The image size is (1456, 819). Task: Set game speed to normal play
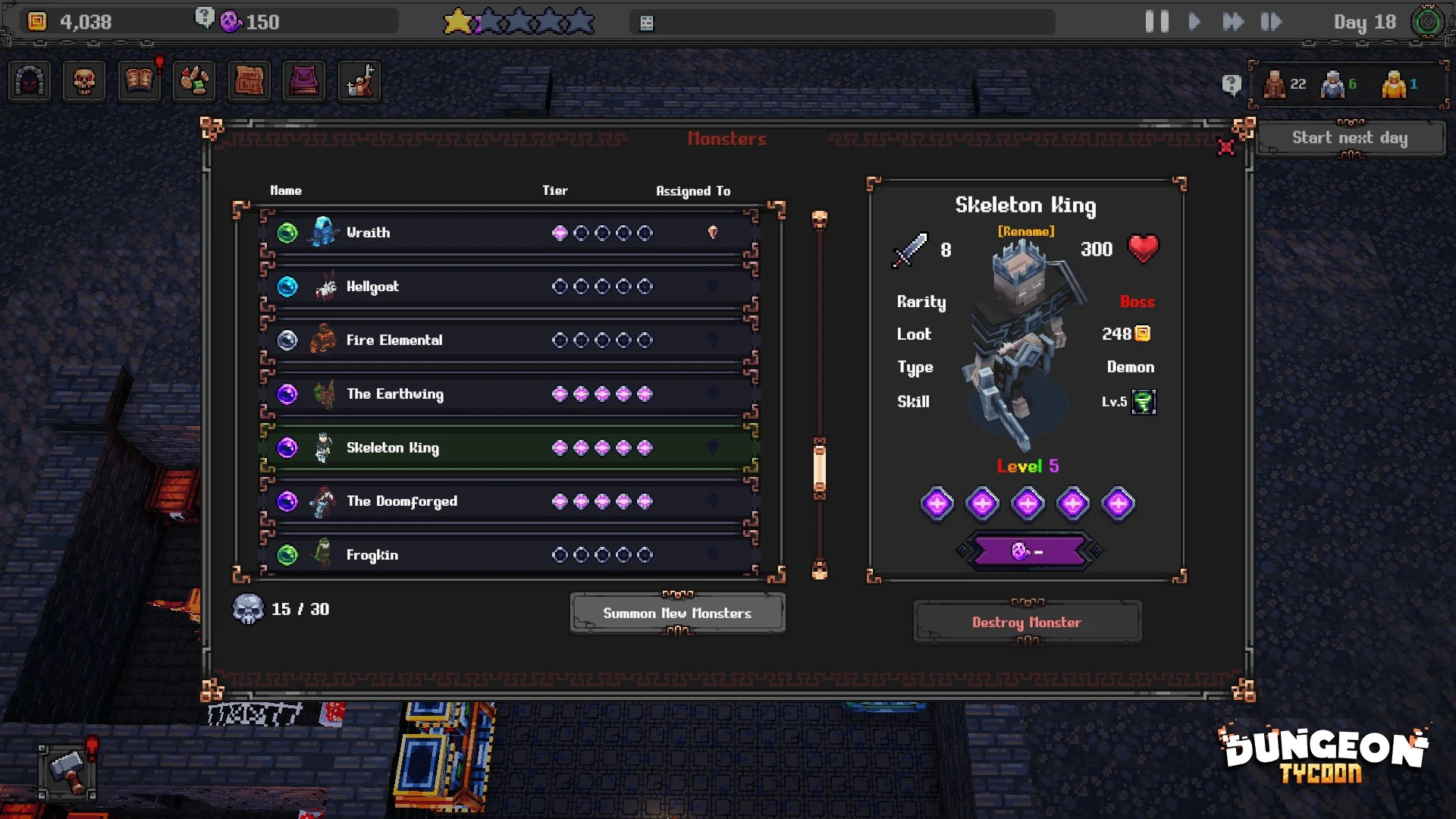tap(1194, 22)
